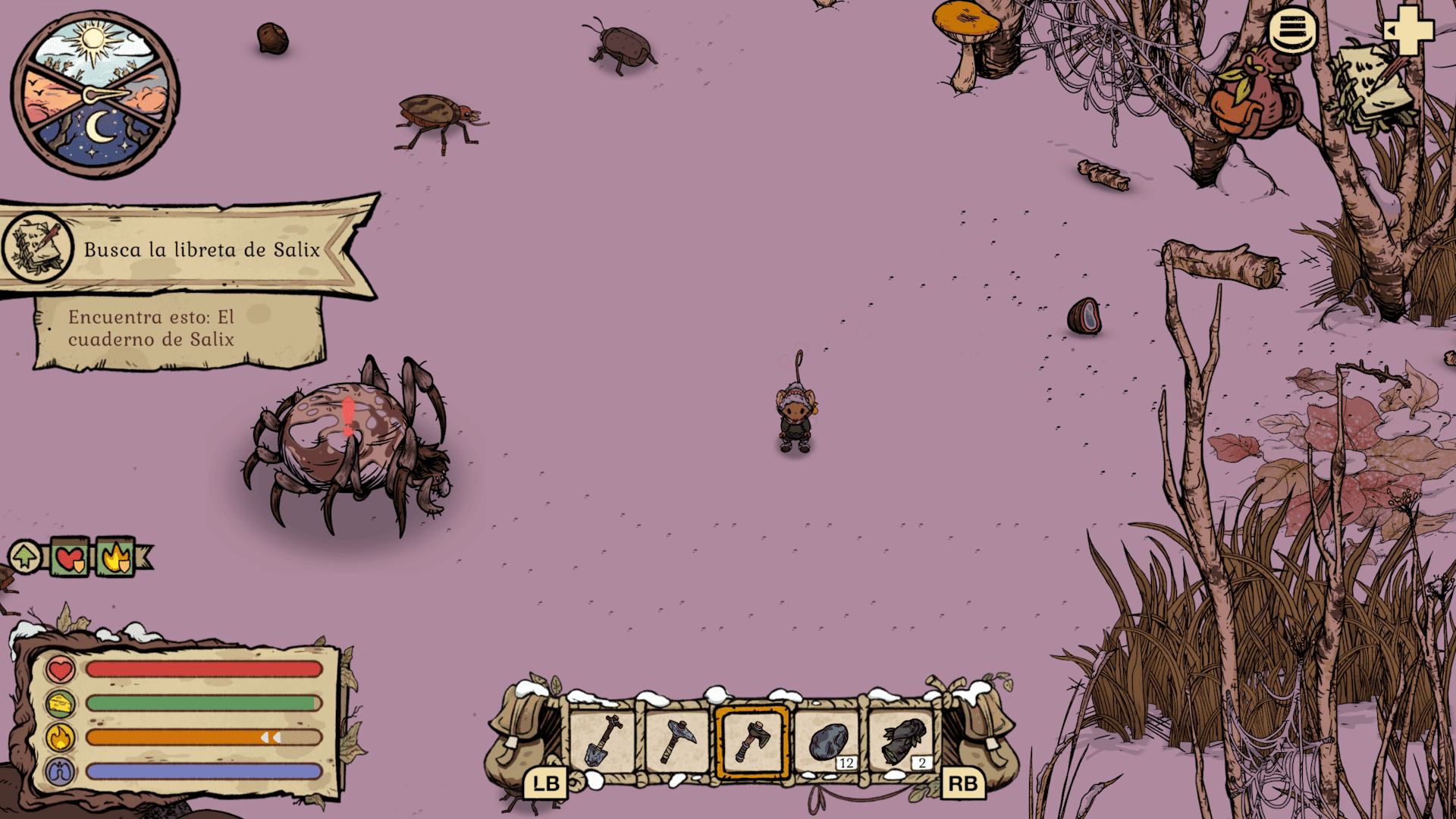The image size is (1456, 819).
Task: Choose the highlighted axe slot
Action: click(752, 741)
